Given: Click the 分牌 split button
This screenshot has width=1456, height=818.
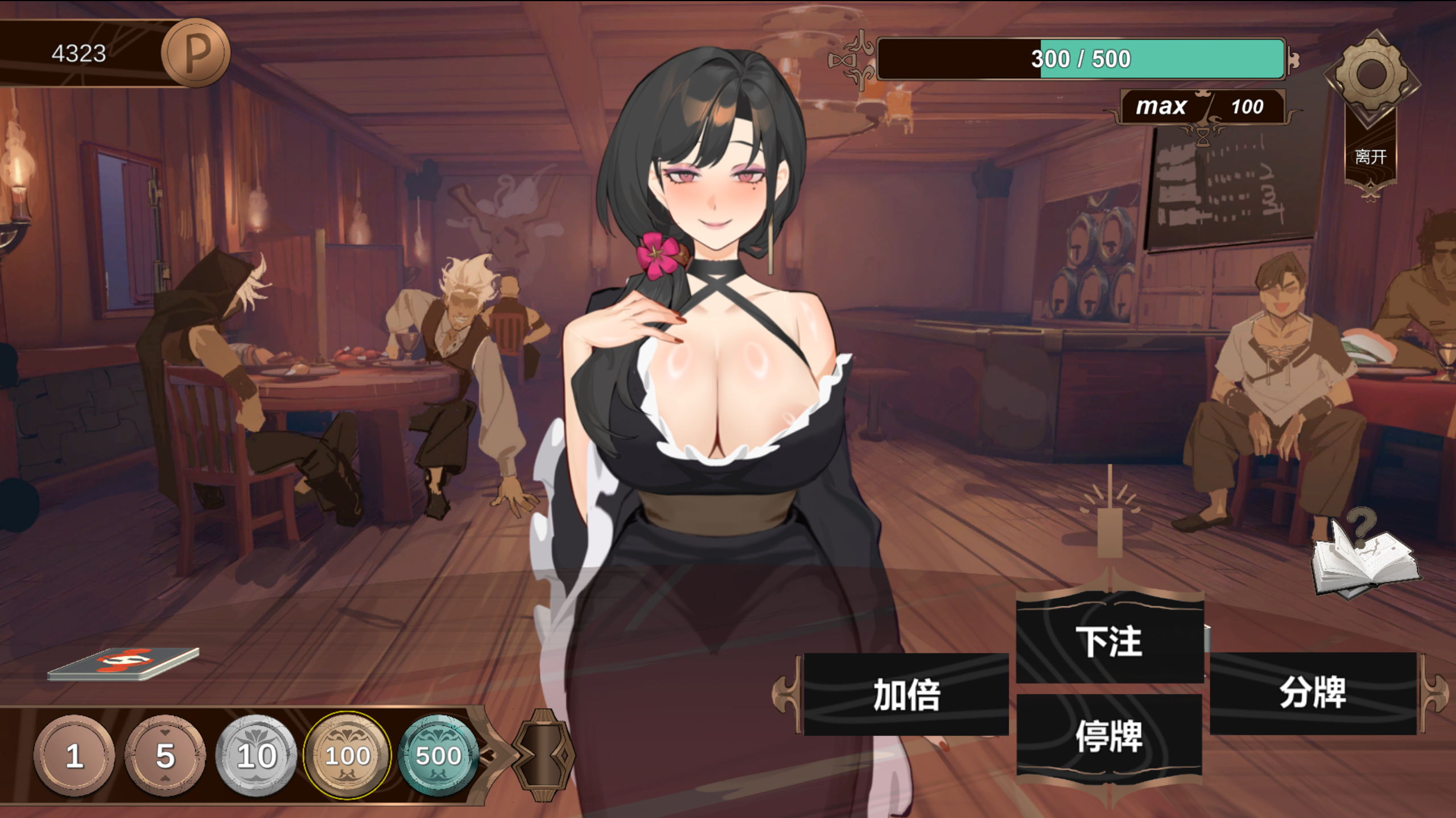Looking at the screenshot, I should click(x=1313, y=693).
